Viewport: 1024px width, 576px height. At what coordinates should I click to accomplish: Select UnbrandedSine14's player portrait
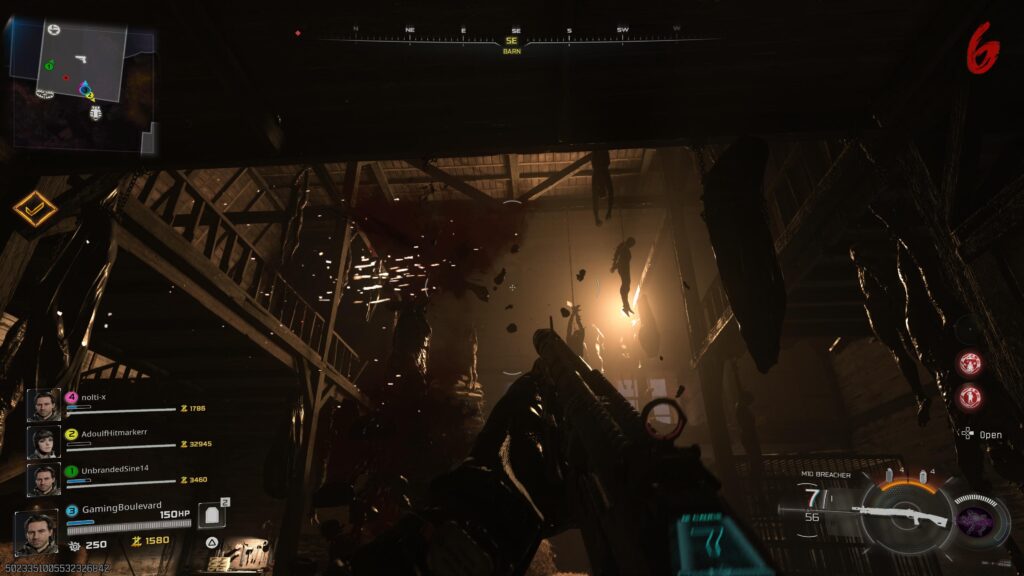coord(43,479)
